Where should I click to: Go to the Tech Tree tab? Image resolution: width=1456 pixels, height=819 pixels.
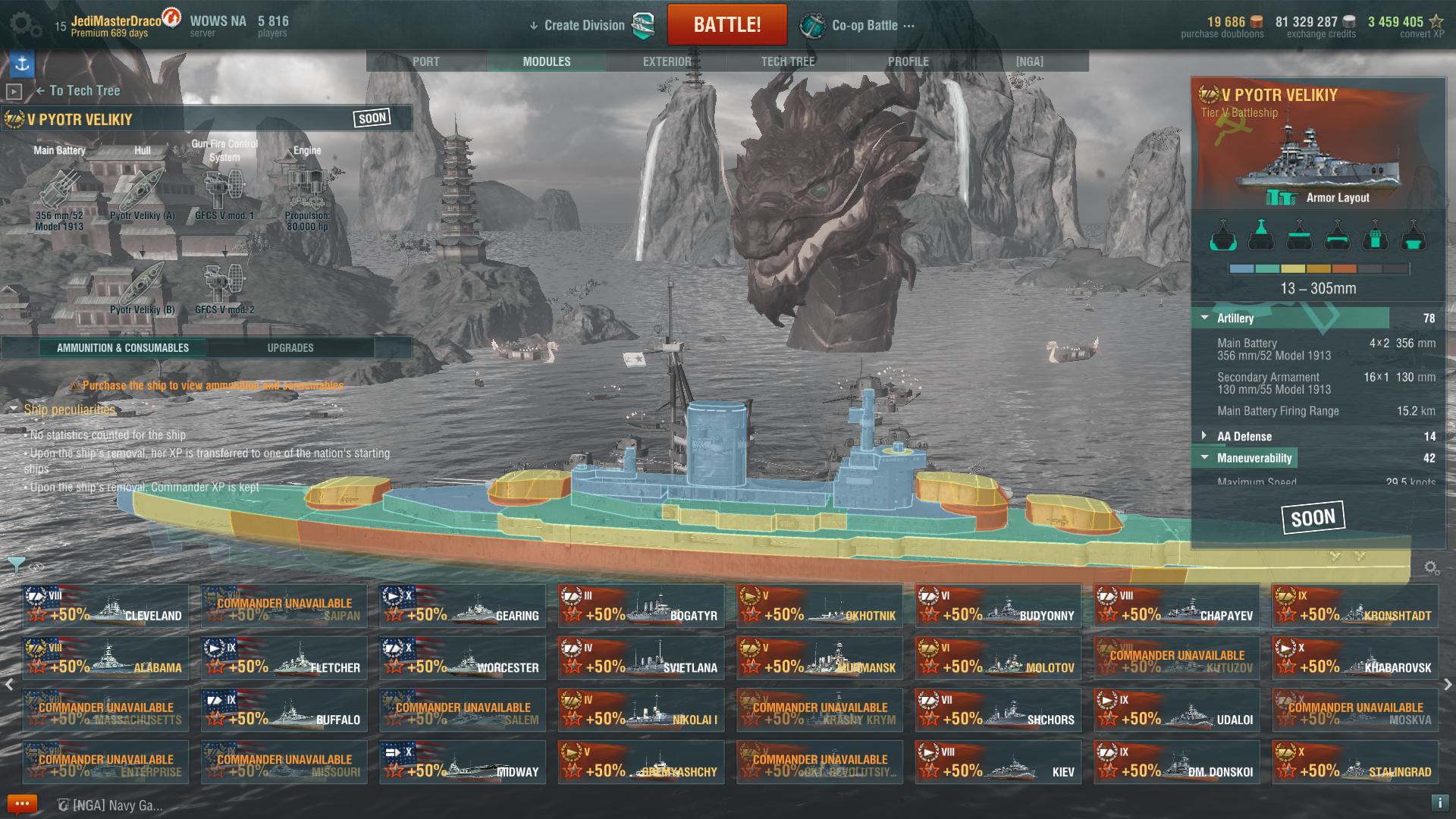coord(787,61)
